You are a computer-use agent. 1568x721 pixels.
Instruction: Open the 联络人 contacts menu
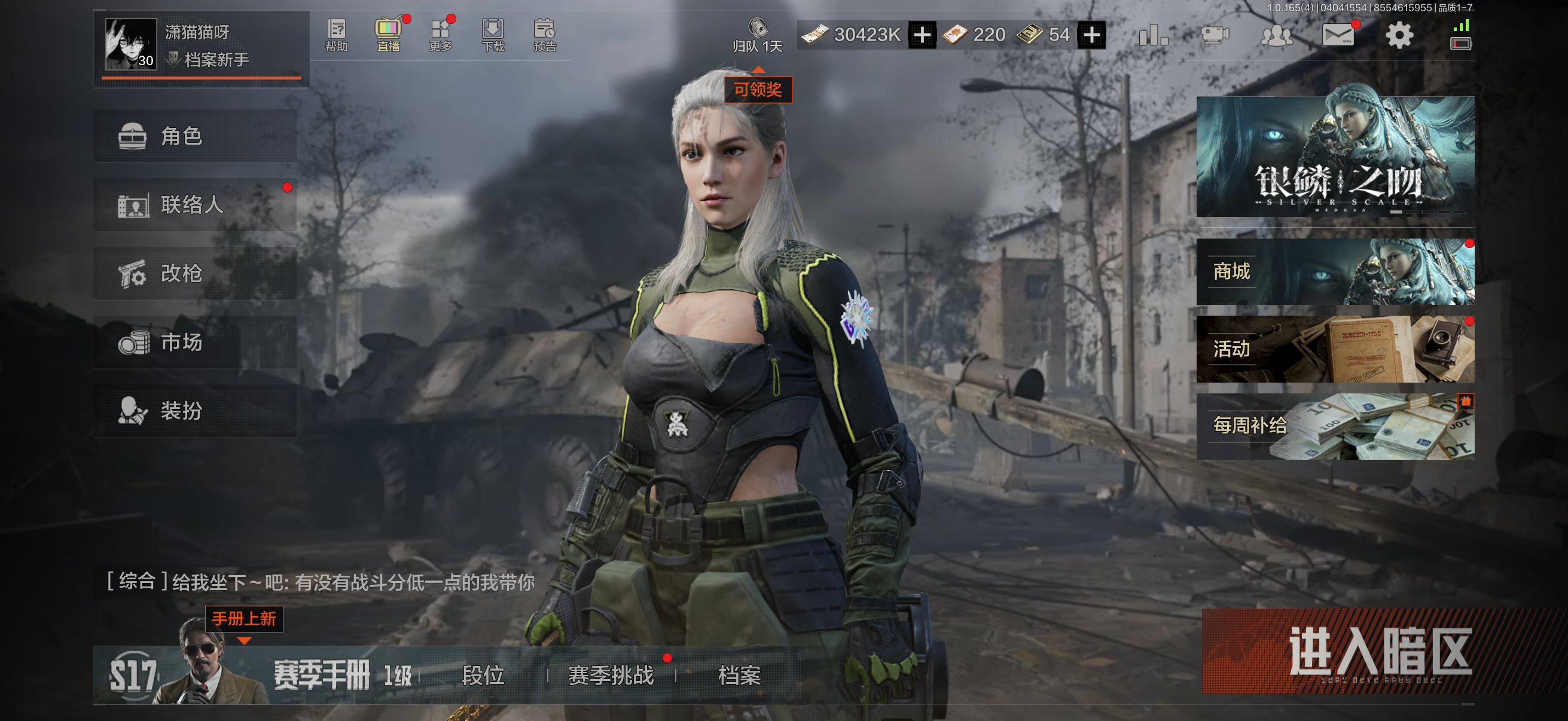[195, 205]
